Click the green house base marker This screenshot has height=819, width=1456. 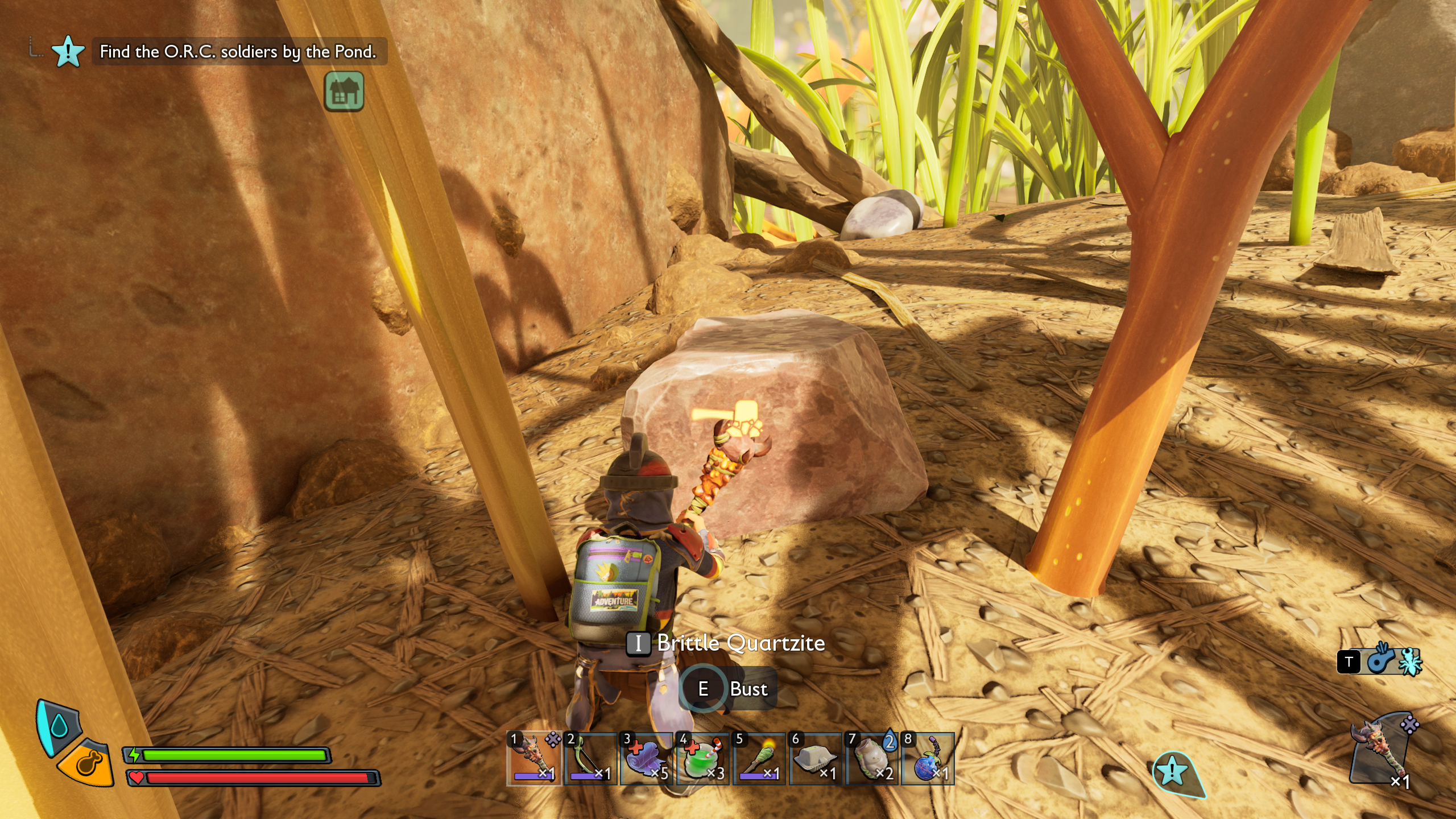[x=344, y=91]
